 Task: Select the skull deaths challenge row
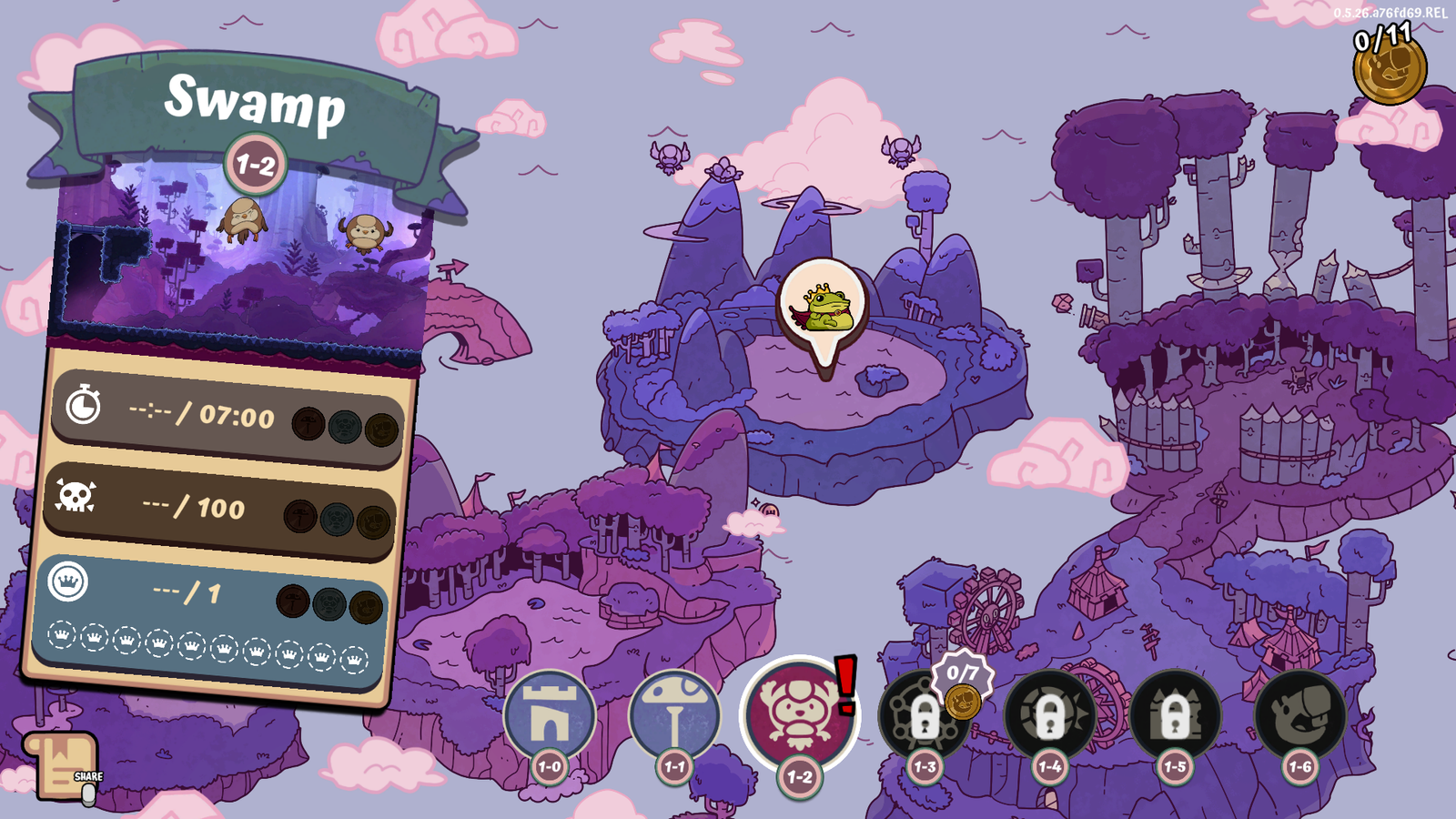223,508
